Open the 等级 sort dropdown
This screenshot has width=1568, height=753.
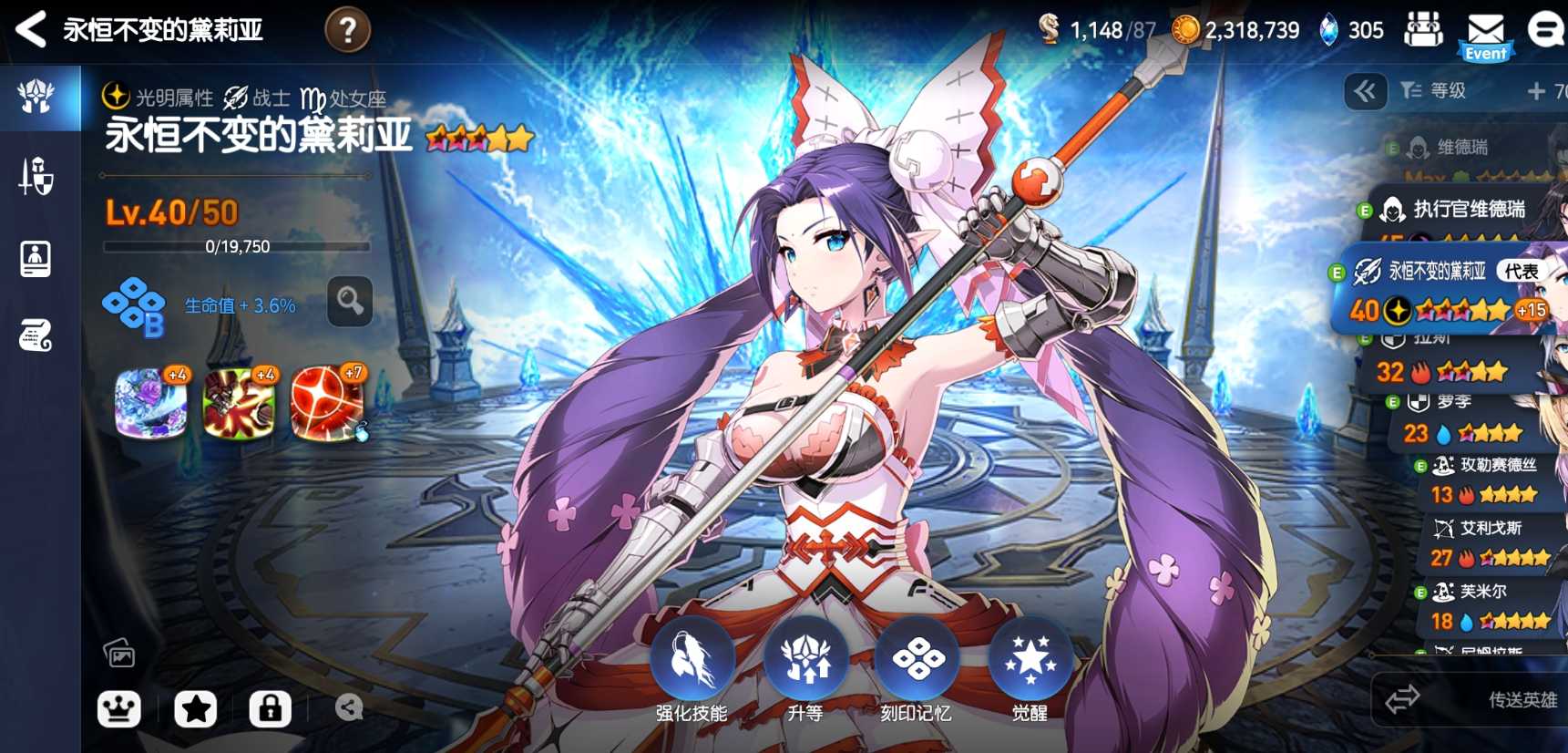pos(1434,90)
